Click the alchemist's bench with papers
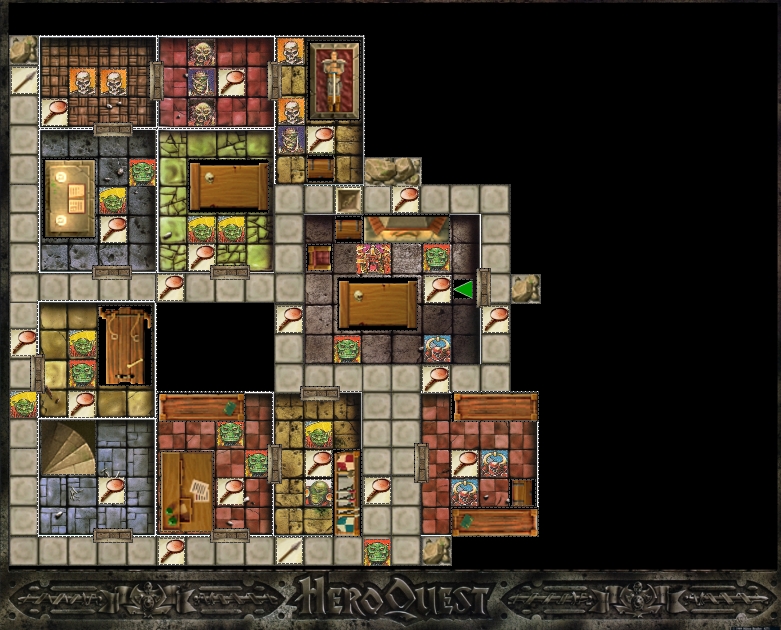Image resolution: width=781 pixels, height=630 pixels. pyautogui.click(x=187, y=492)
